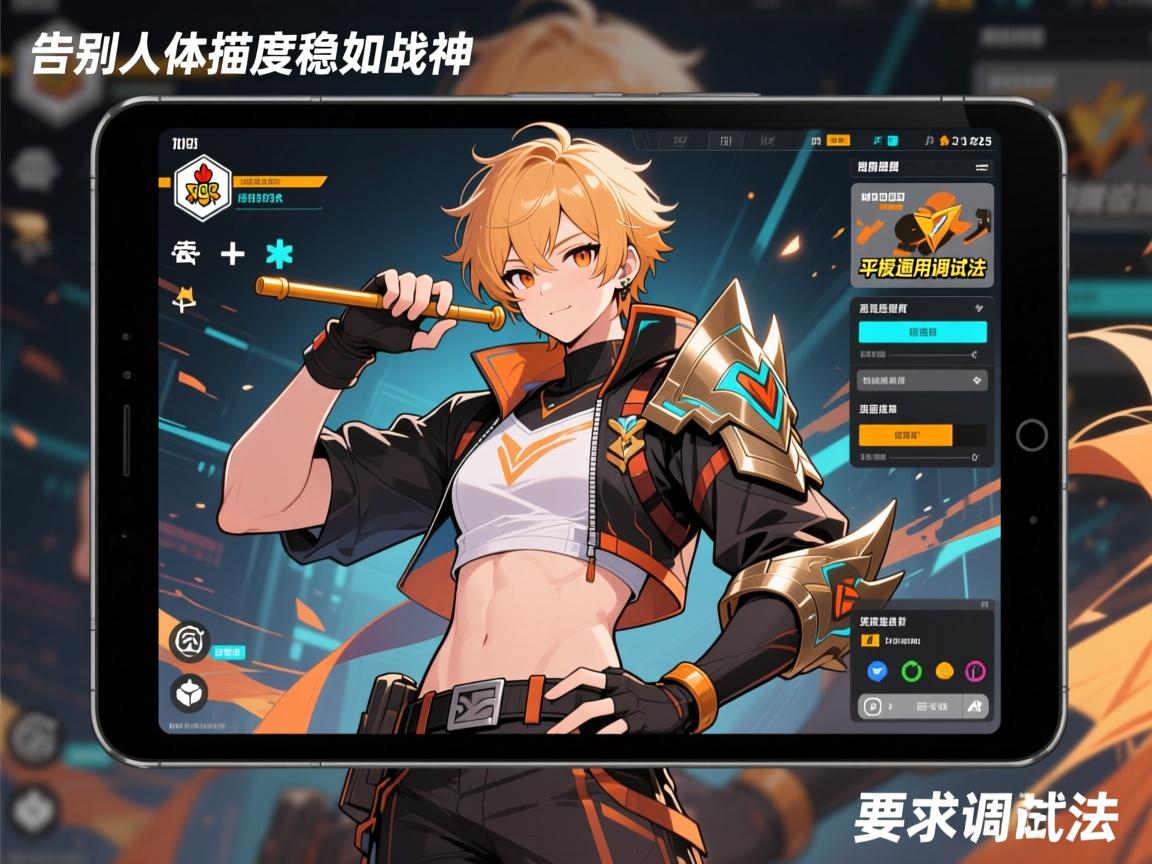Tap the small cyan square in top bar

pos(892,141)
